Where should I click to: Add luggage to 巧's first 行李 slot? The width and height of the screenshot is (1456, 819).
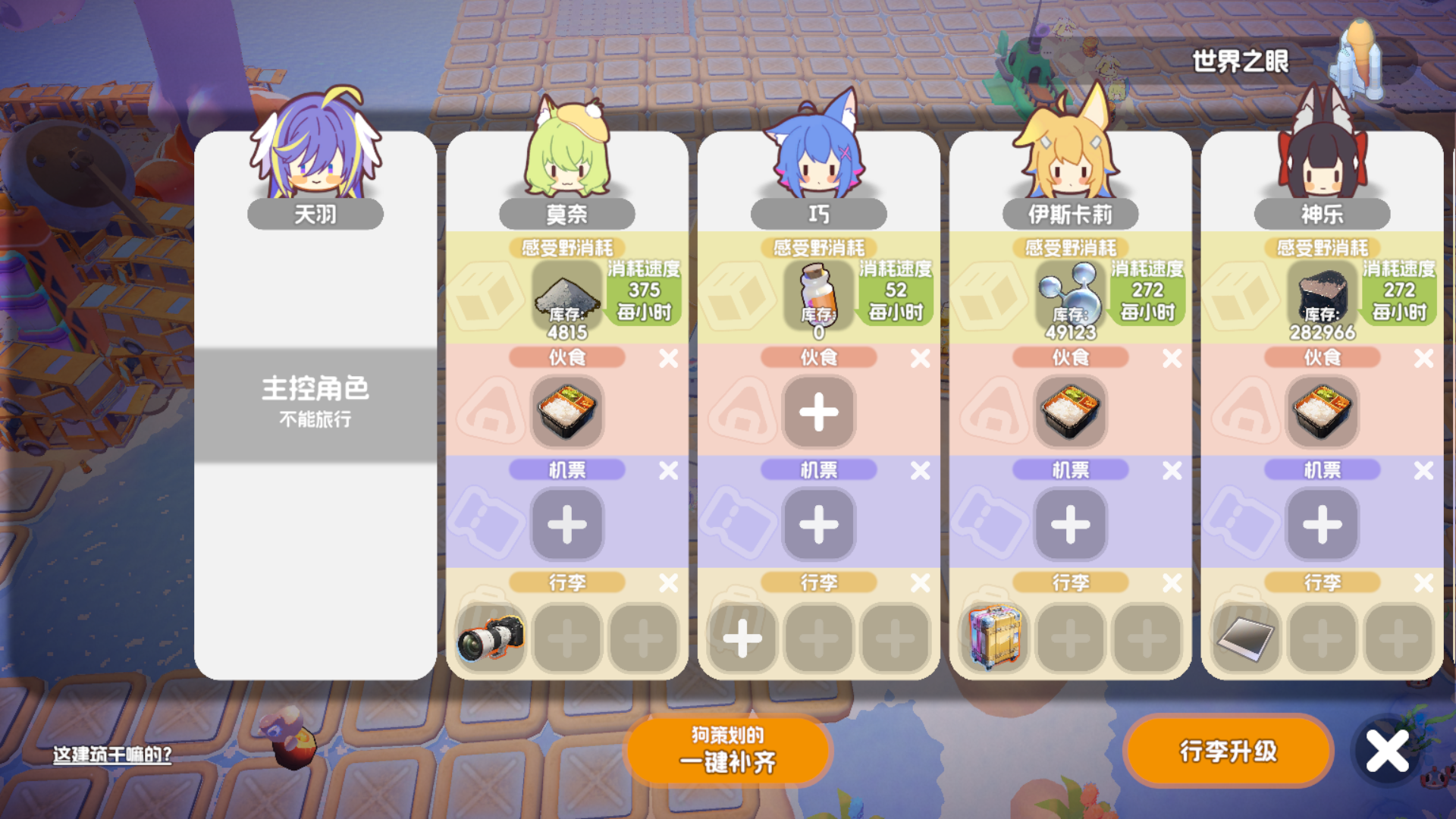[743, 639]
